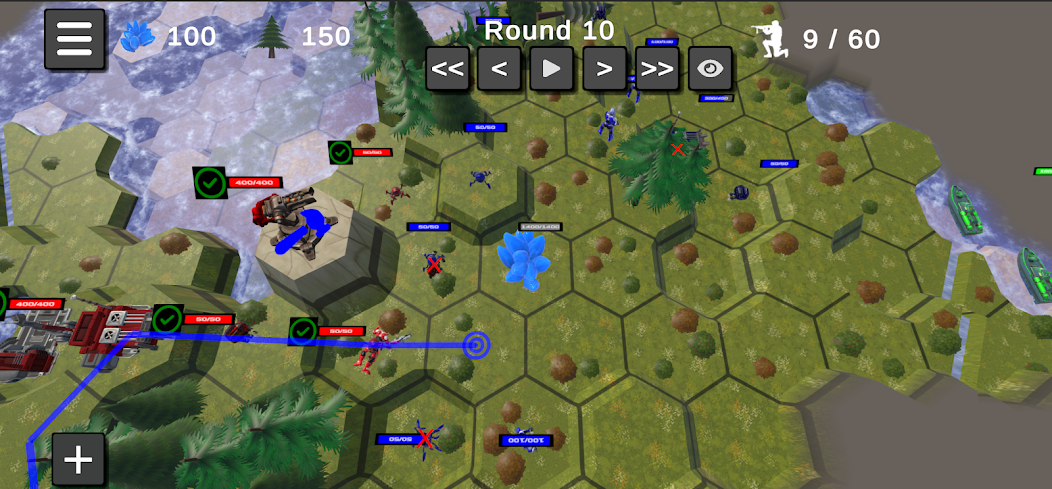Step back one round with <

[x=499, y=69]
